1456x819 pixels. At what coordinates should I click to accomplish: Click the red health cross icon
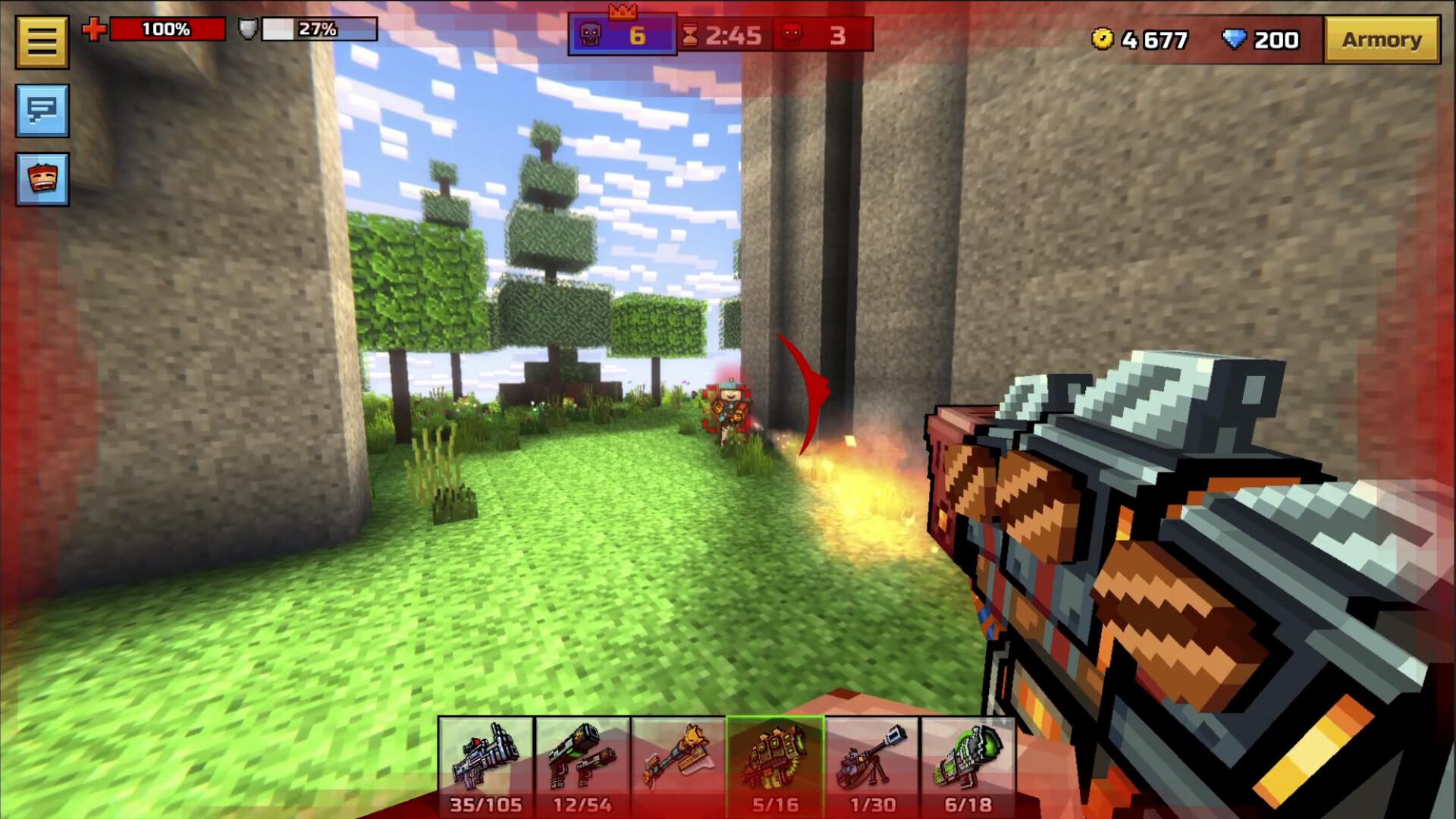[93, 30]
